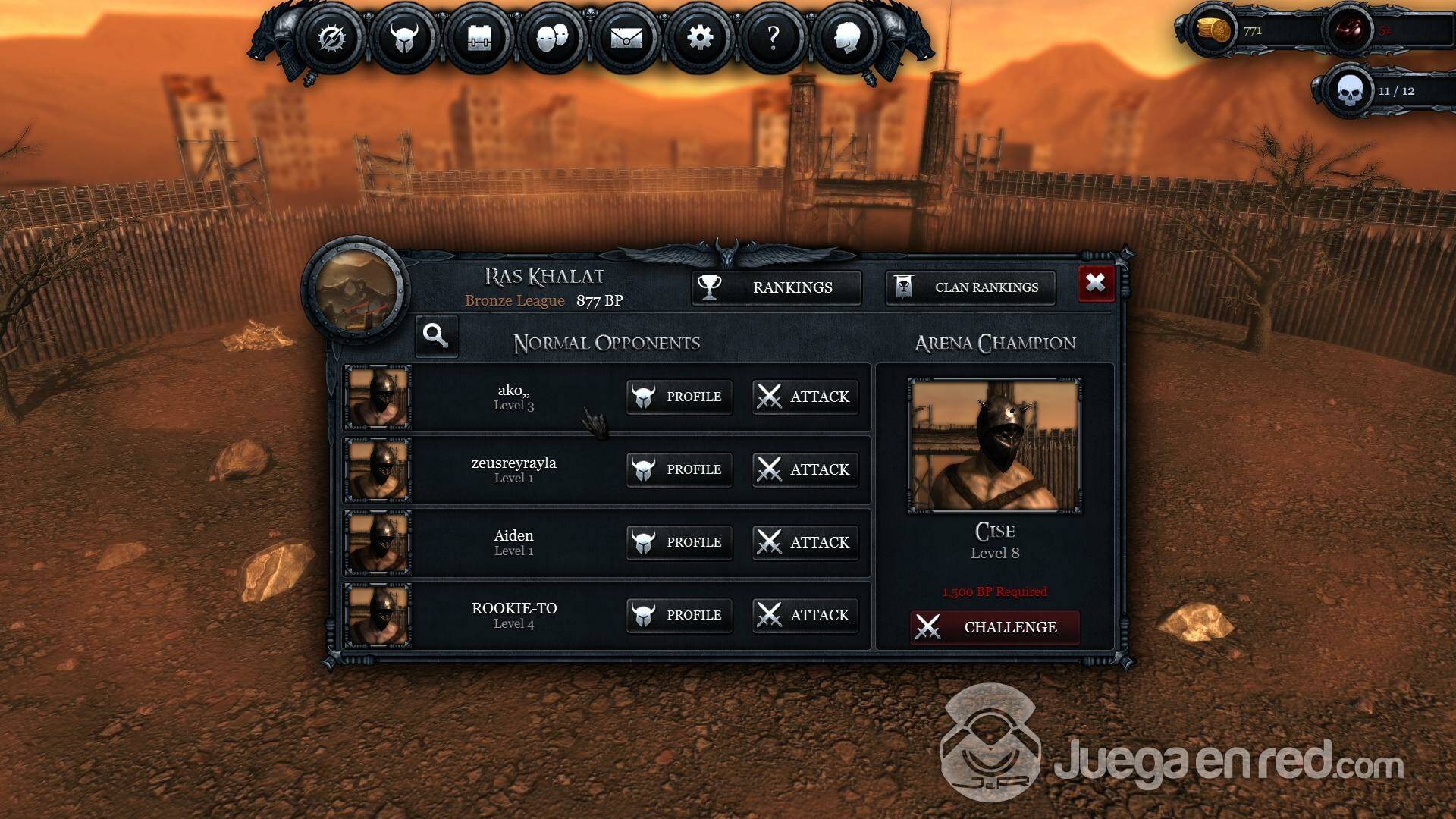
Task: Open zeusreyrayla's profile
Action: (679, 469)
